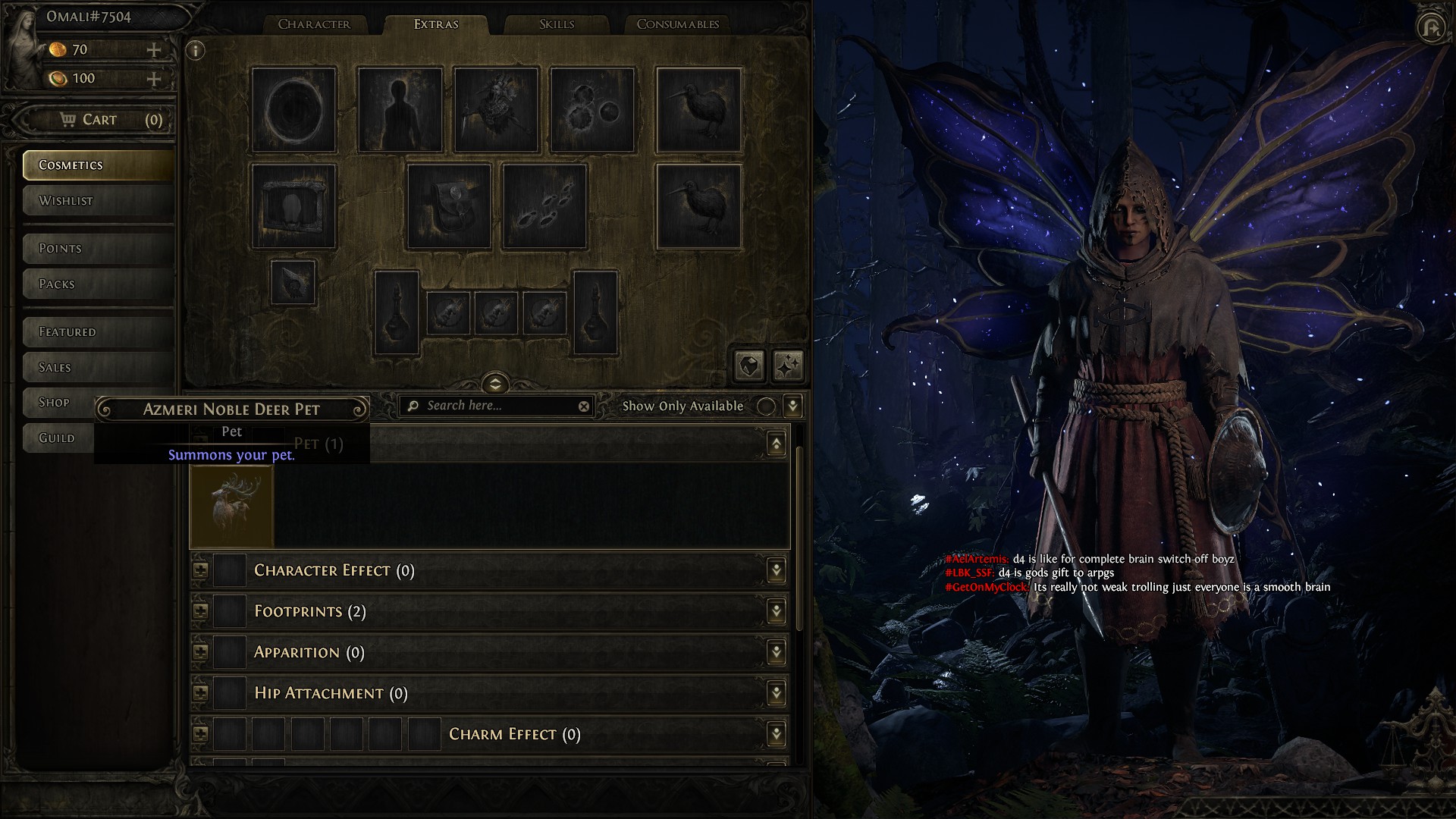Open the Character Effect dropdown arrow
The height and width of the screenshot is (819, 1456).
coord(775,570)
